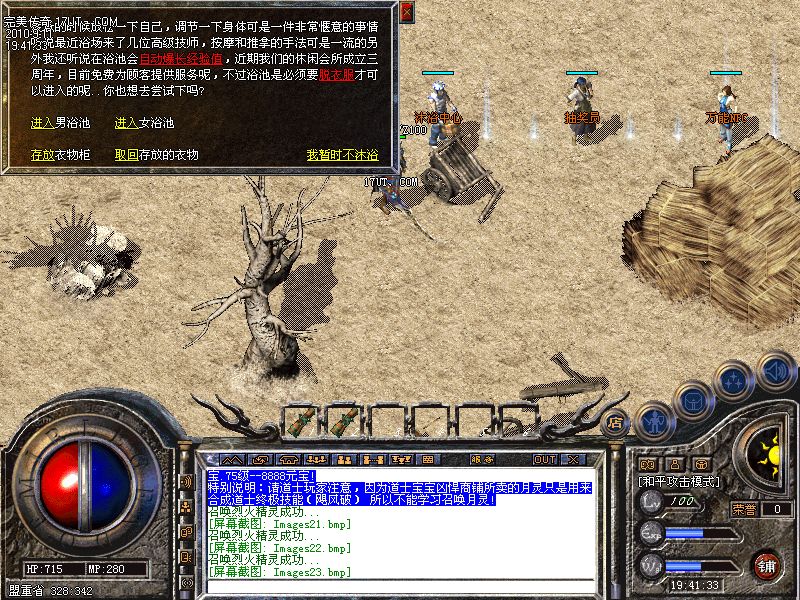Click the round red 铺 button
This screenshot has width=800, height=600.
(x=767, y=565)
